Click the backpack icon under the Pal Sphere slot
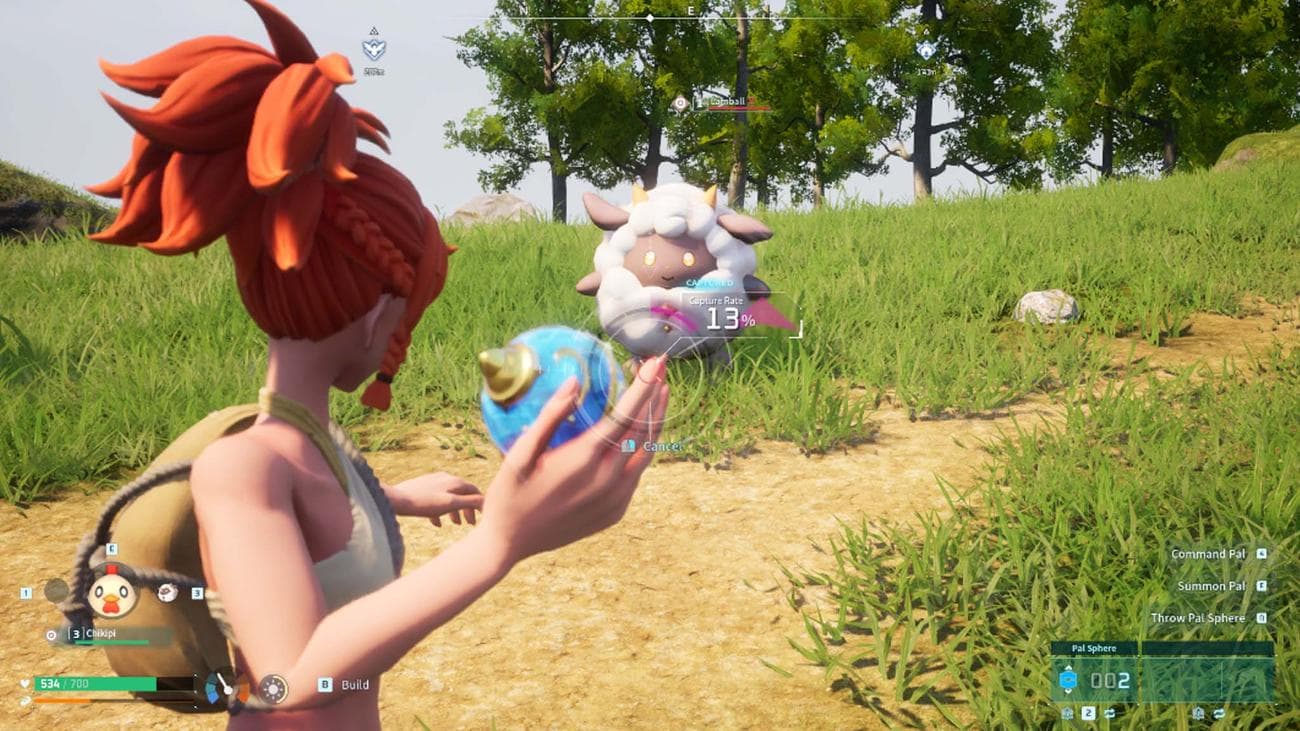 (x=1068, y=713)
